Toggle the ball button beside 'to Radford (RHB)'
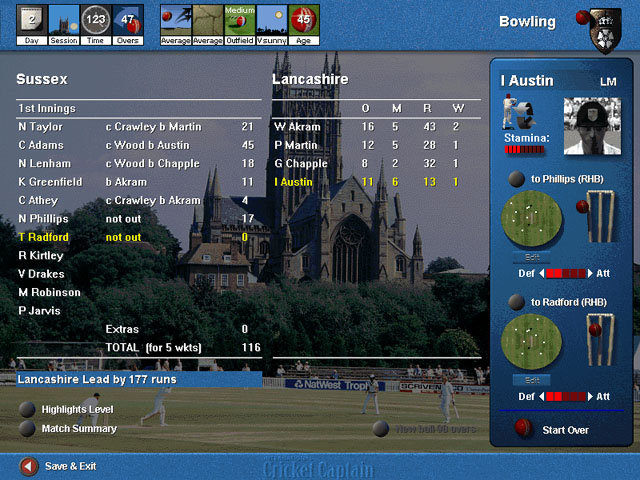640x480 pixels. (516, 302)
